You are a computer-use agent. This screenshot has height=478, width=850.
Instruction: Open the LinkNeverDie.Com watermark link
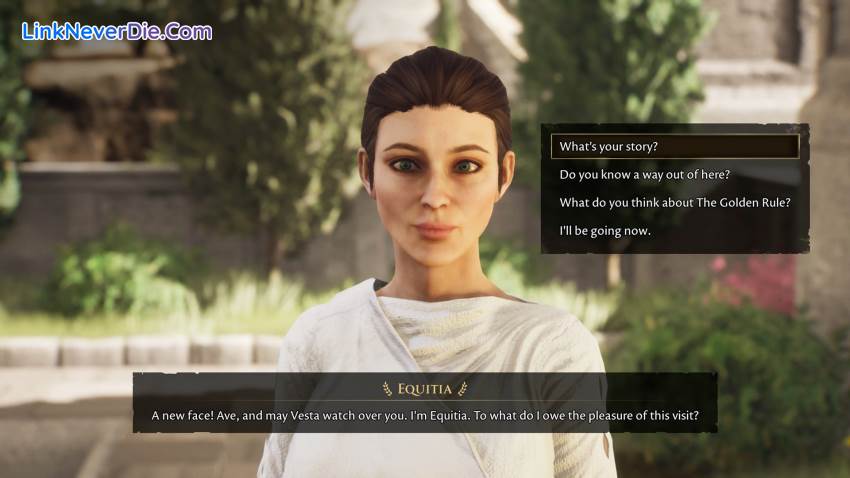[x=117, y=31]
